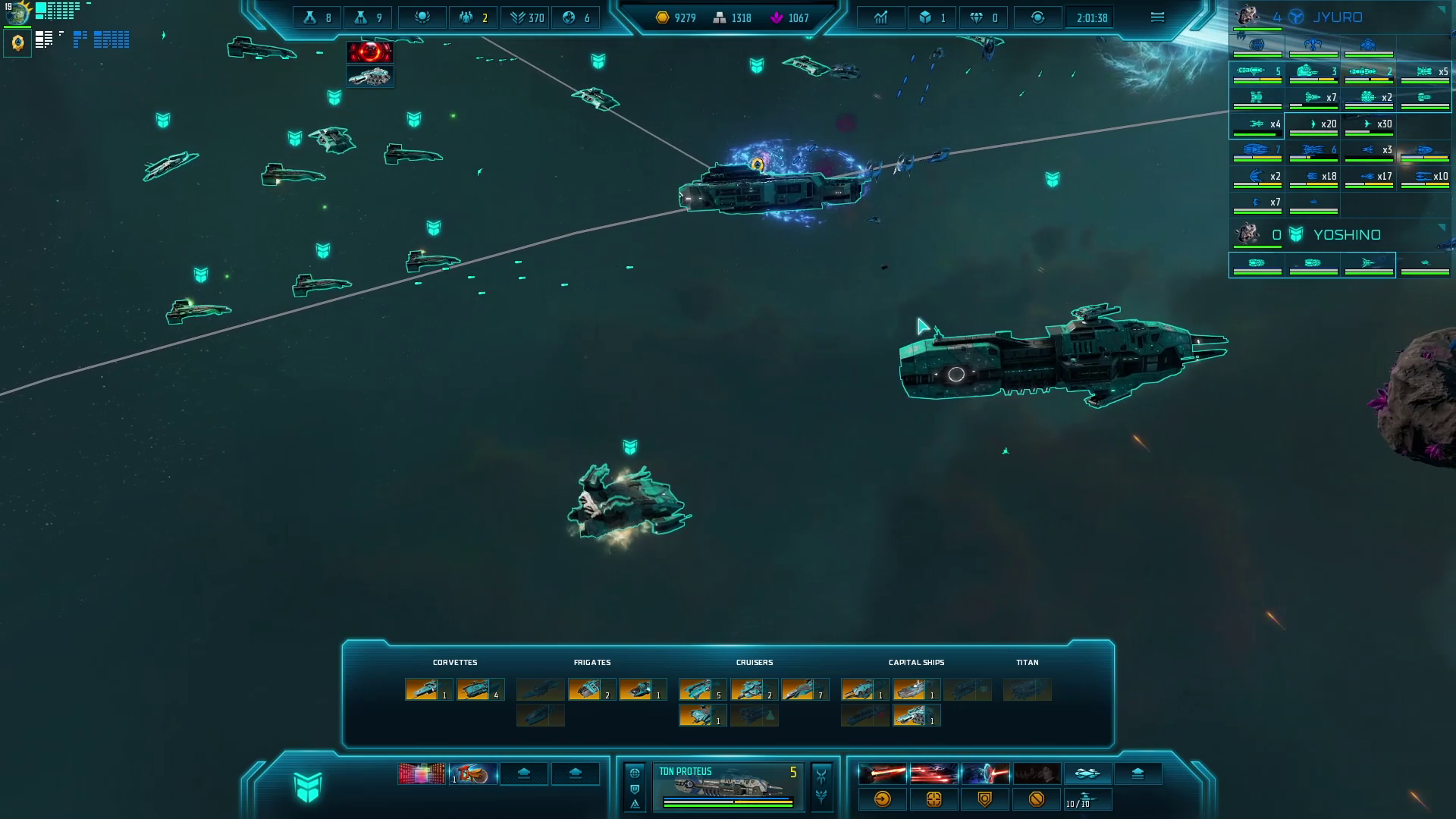1456x819 pixels.
Task: Select the x30 strikecraft group in Jyuro
Action: tap(1370, 124)
